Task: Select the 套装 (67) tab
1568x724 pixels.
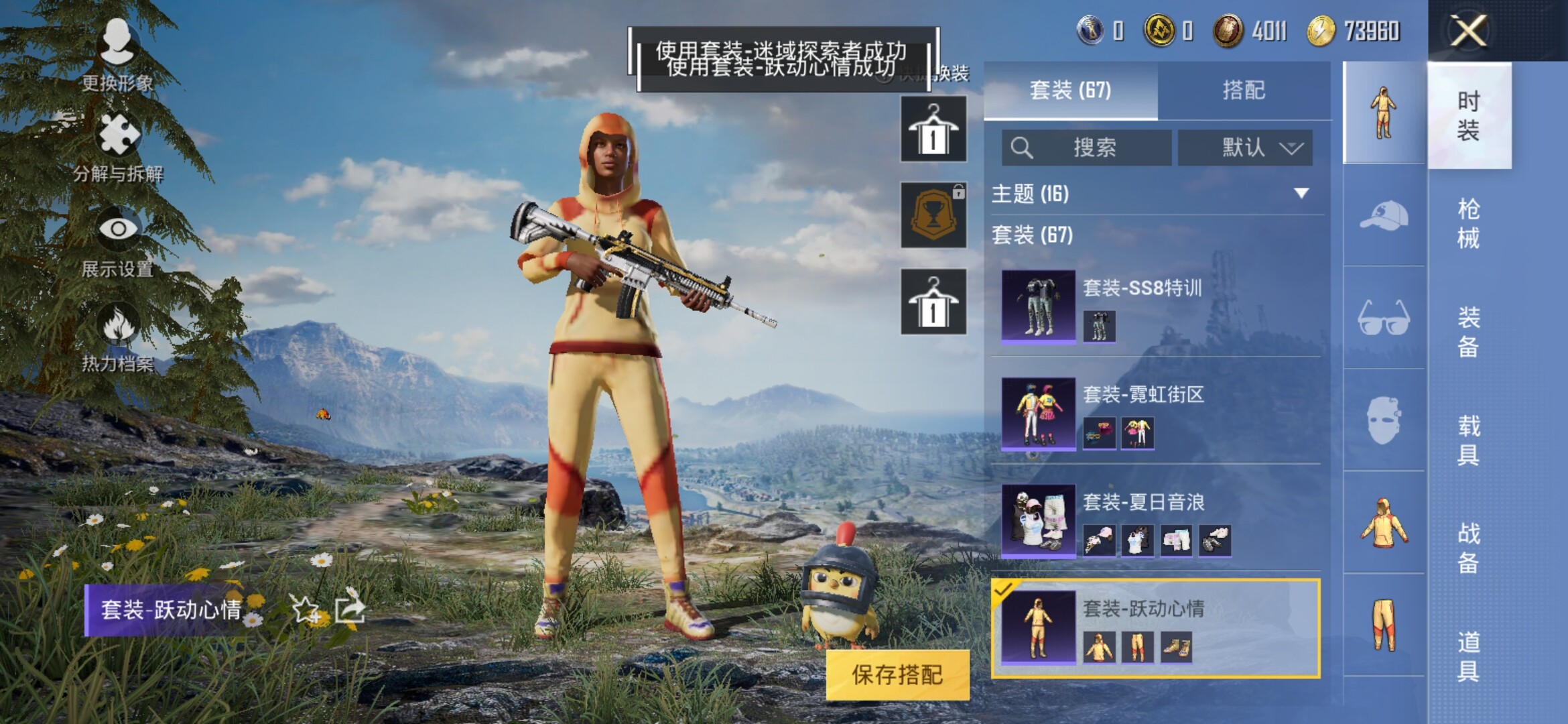Action: click(x=1070, y=90)
